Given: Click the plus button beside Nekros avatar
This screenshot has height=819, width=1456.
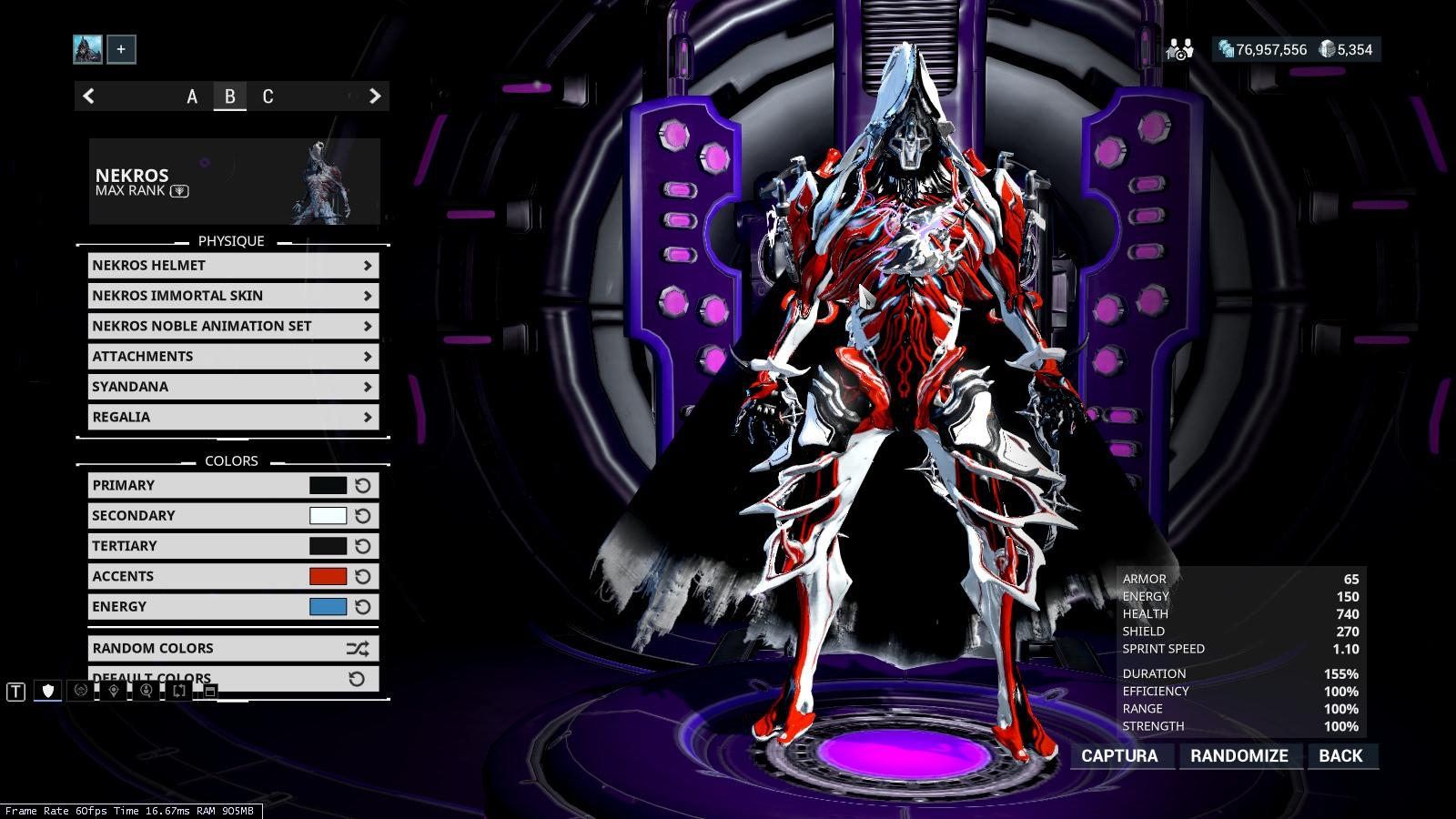Looking at the screenshot, I should click(121, 49).
